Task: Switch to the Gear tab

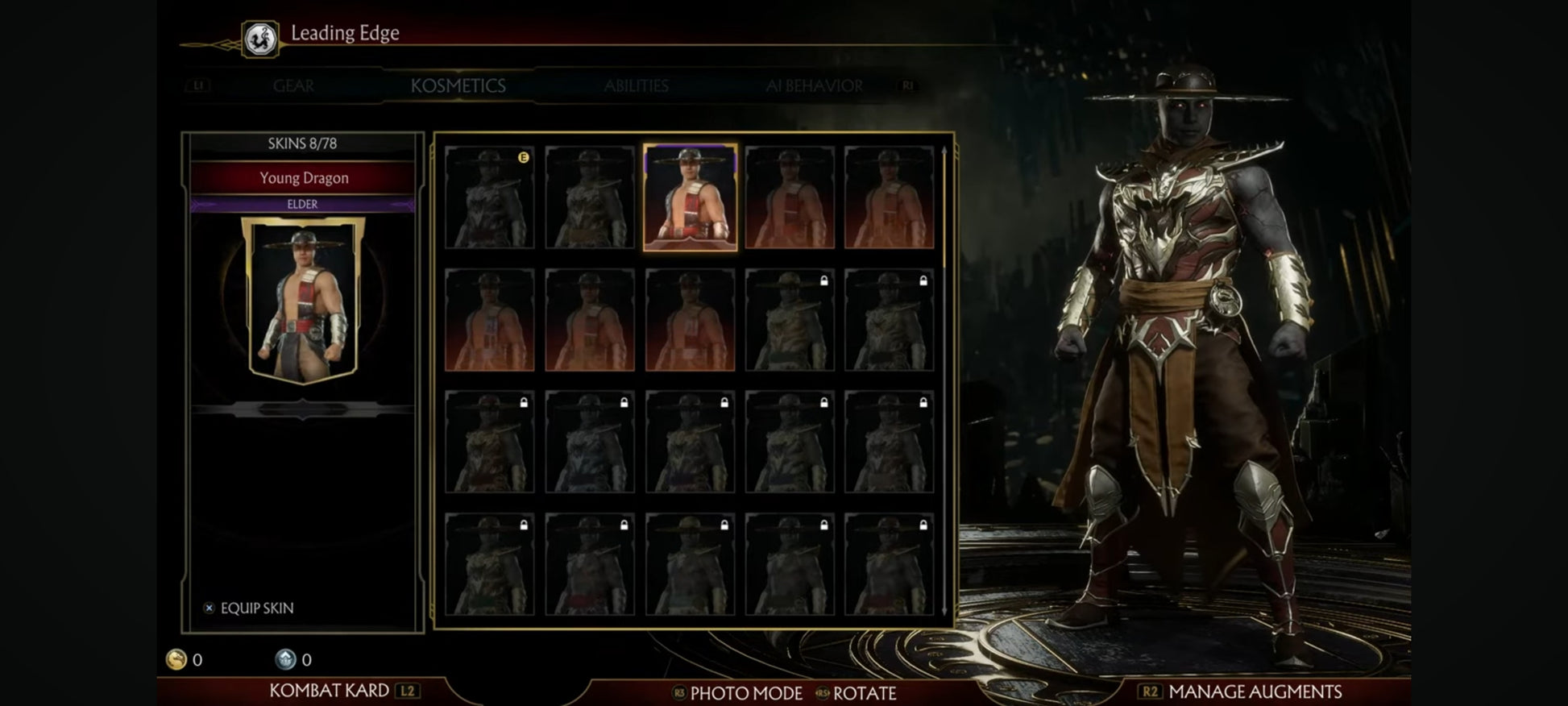Action: point(293,86)
